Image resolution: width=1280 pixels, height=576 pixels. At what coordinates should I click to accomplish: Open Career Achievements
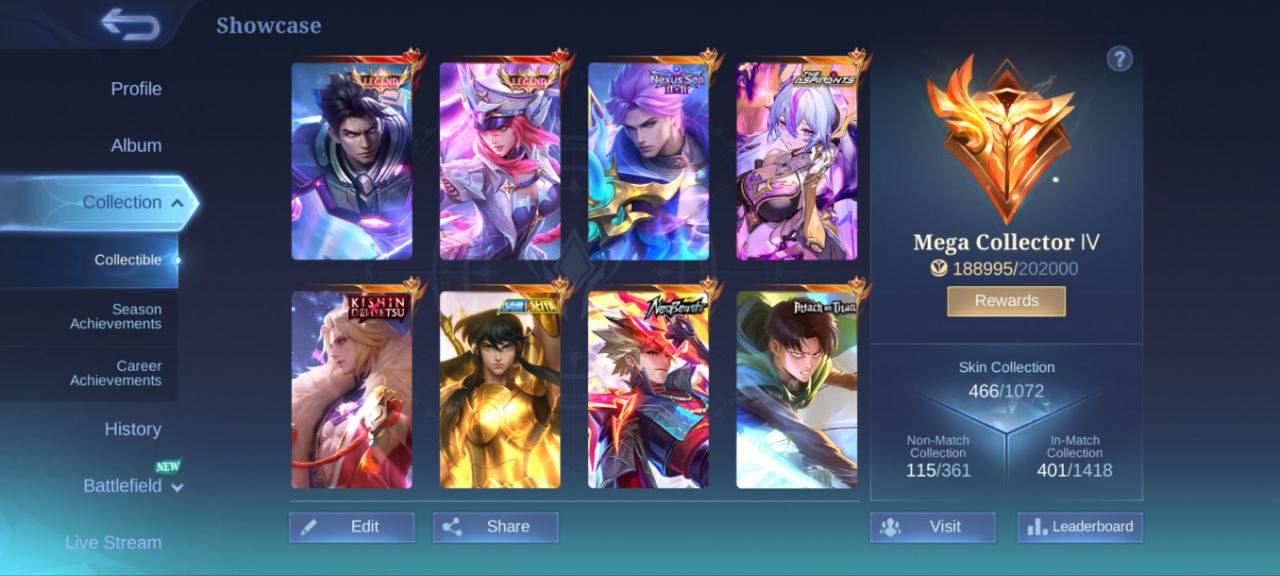tap(115, 373)
